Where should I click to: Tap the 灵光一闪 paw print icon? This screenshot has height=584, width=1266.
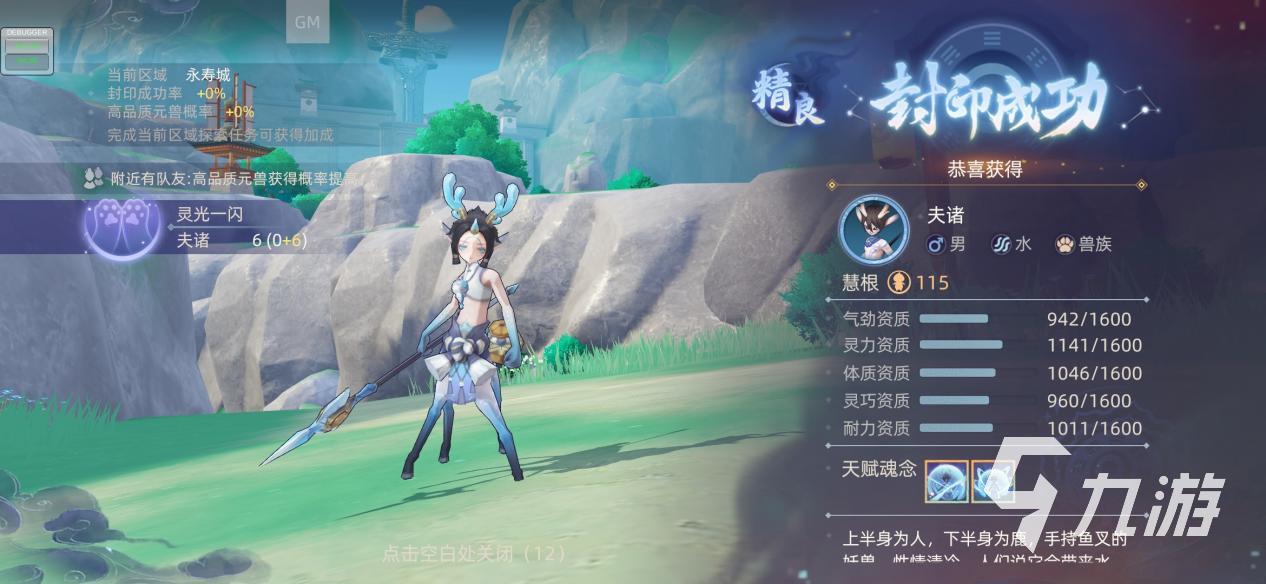click(122, 229)
